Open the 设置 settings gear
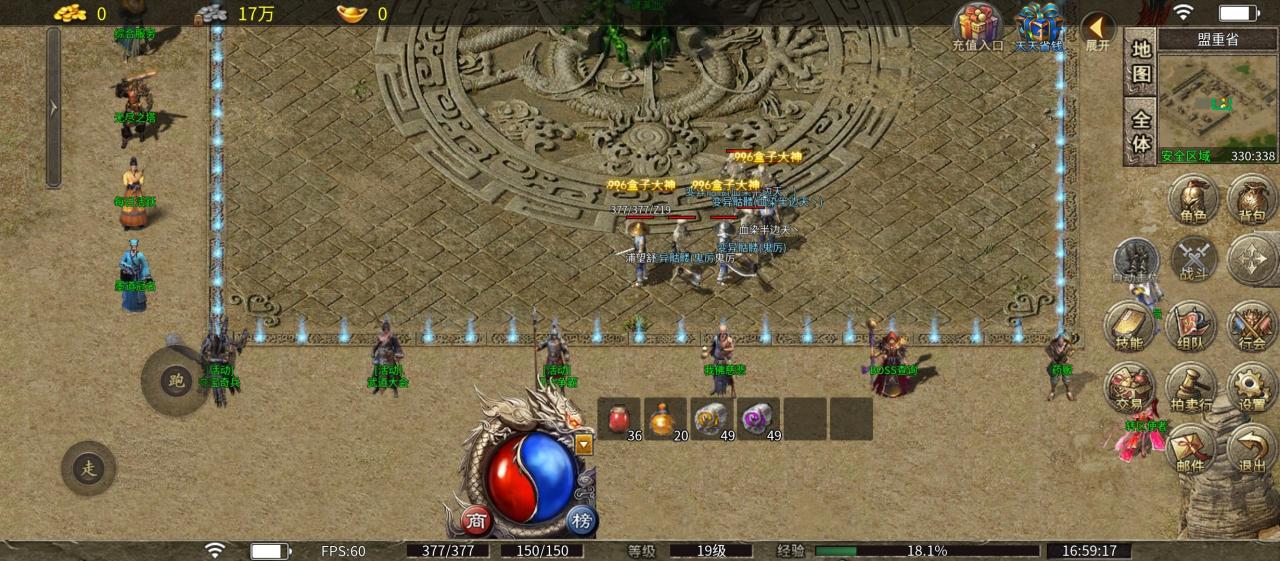 1251,388
